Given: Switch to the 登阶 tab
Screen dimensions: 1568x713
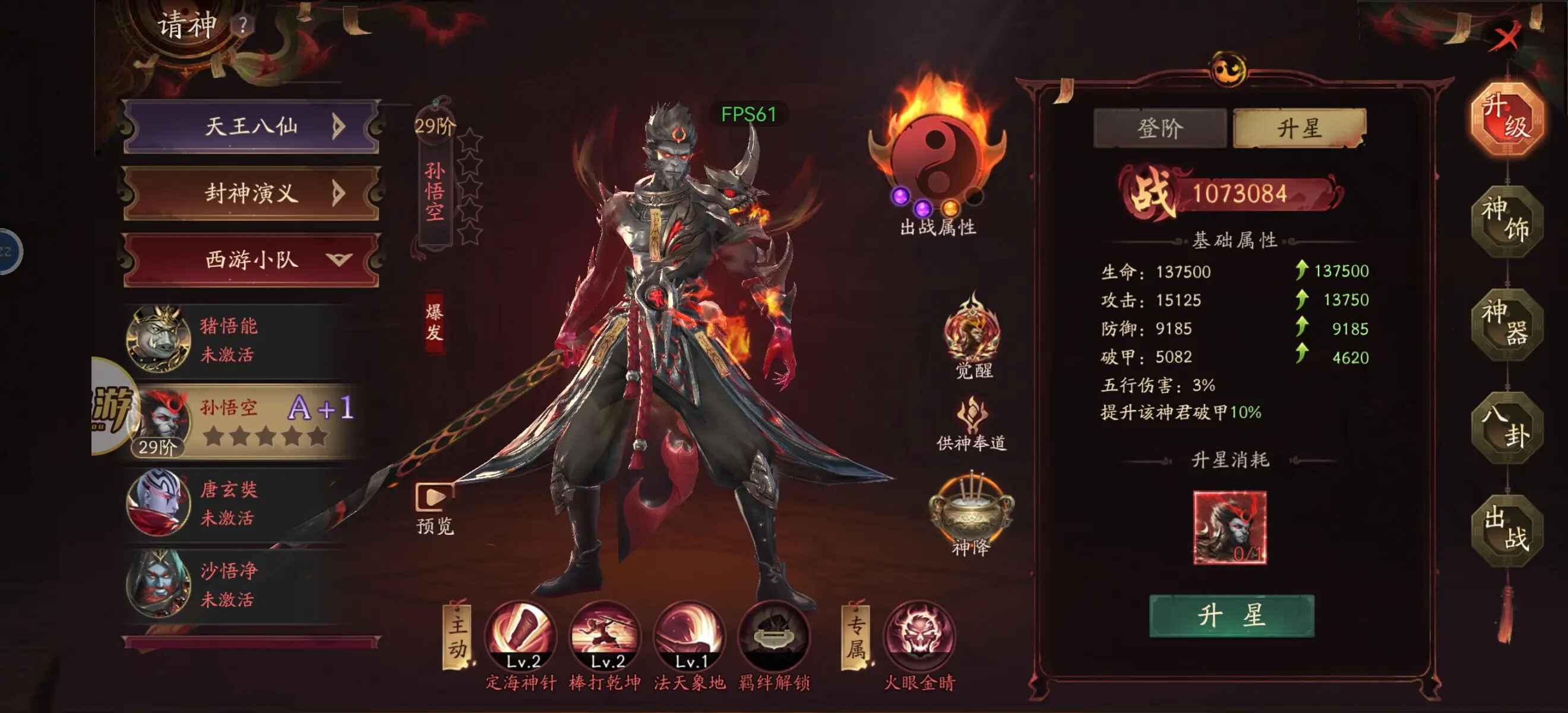Looking at the screenshot, I should pyautogui.click(x=1159, y=128).
